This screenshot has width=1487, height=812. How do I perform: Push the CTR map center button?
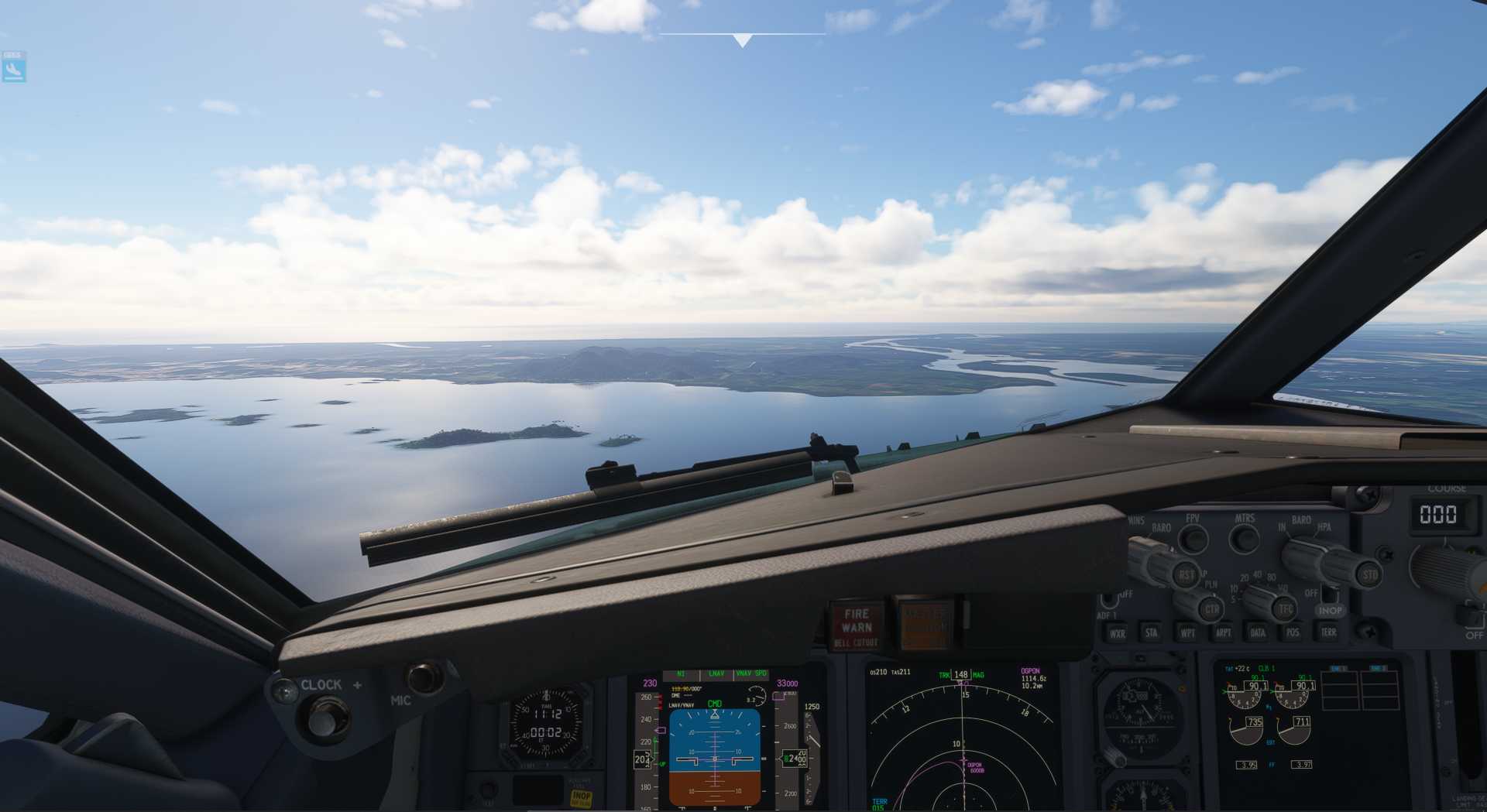[1212, 609]
